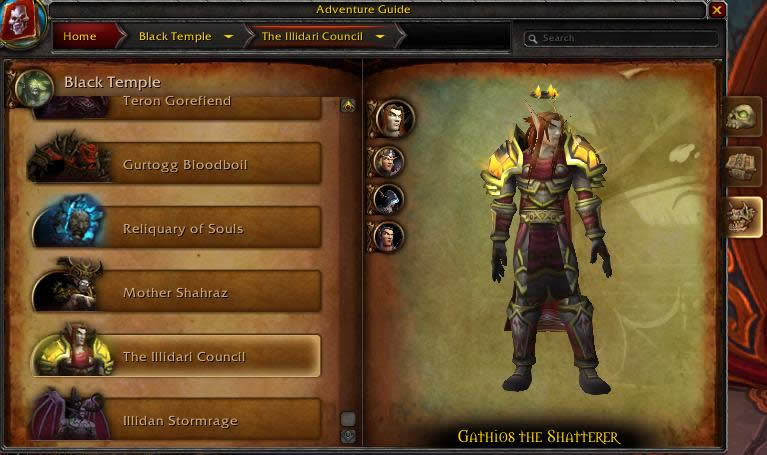View the helmeted council member portrait
Viewport: 767px width, 455px height.
(388, 160)
